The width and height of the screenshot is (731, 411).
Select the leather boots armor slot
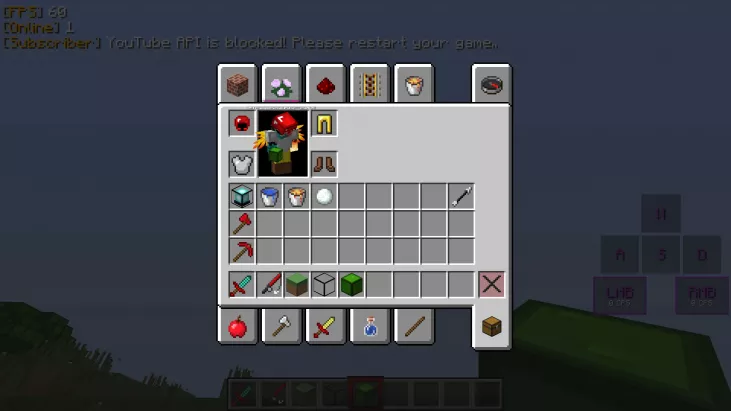pyautogui.click(x=324, y=163)
